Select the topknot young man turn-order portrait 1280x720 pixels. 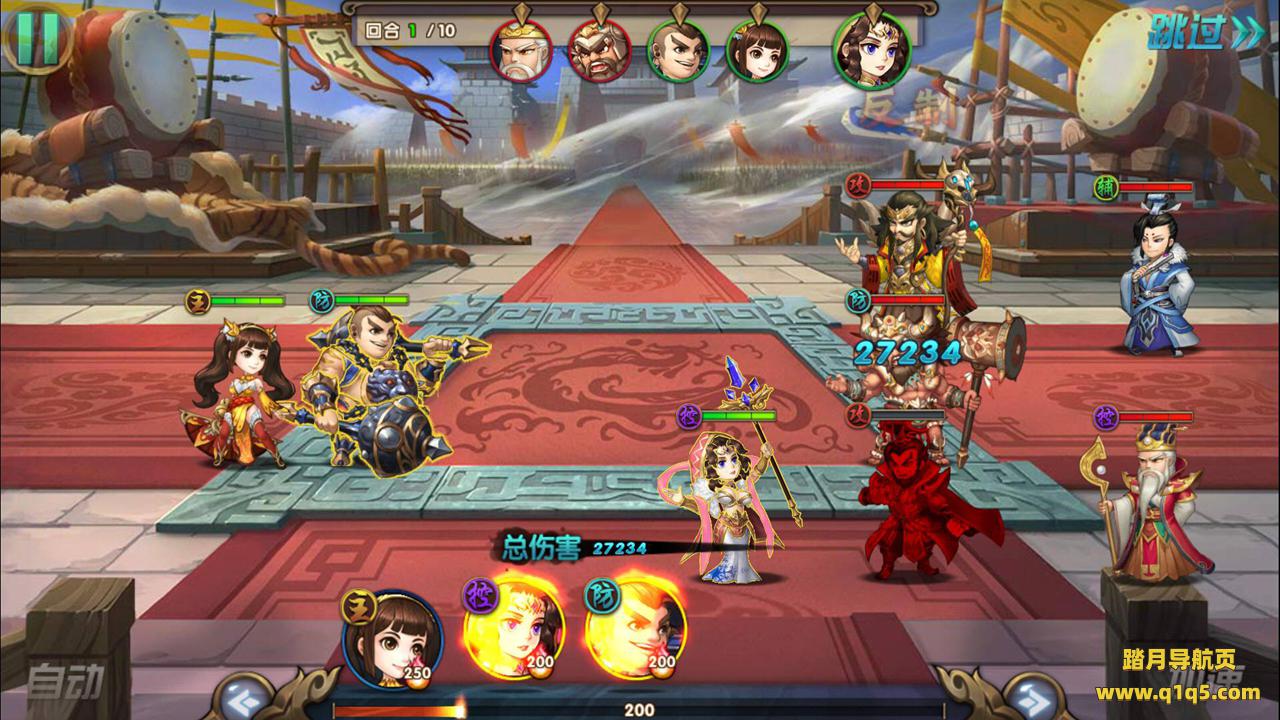coord(678,50)
